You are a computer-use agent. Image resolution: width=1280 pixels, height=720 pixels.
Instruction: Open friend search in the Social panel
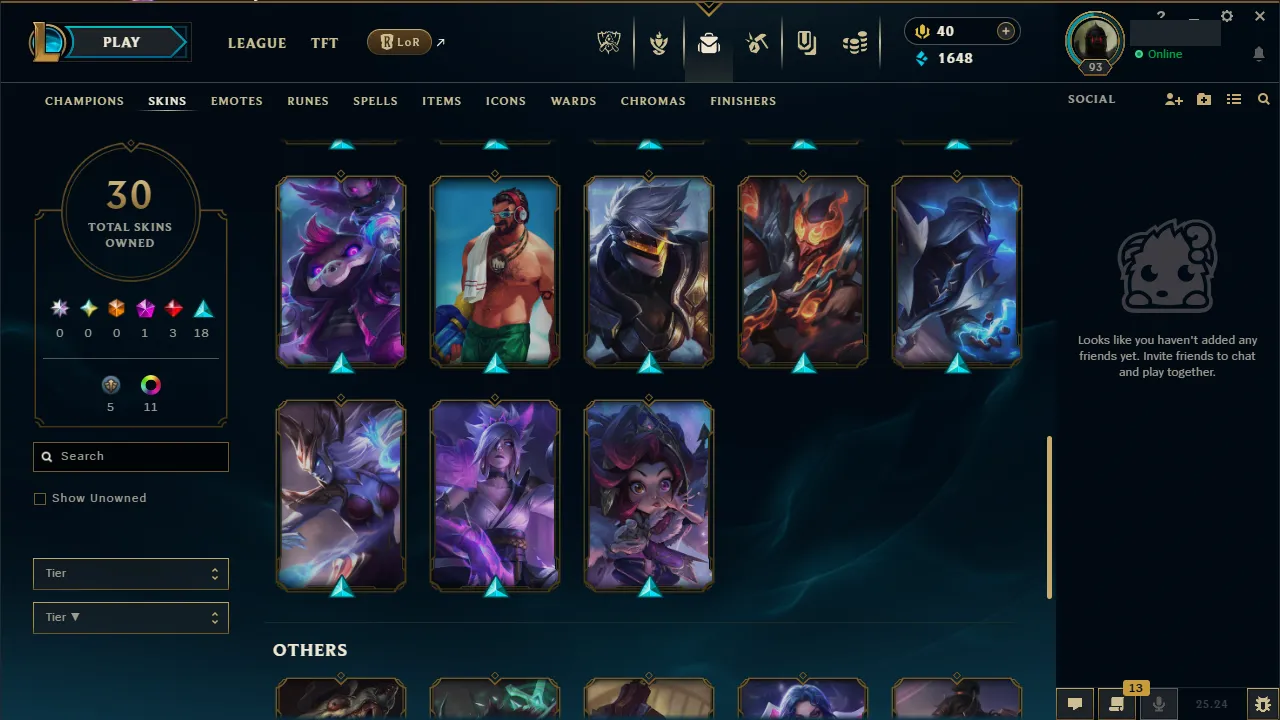(x=1173, y=99)
